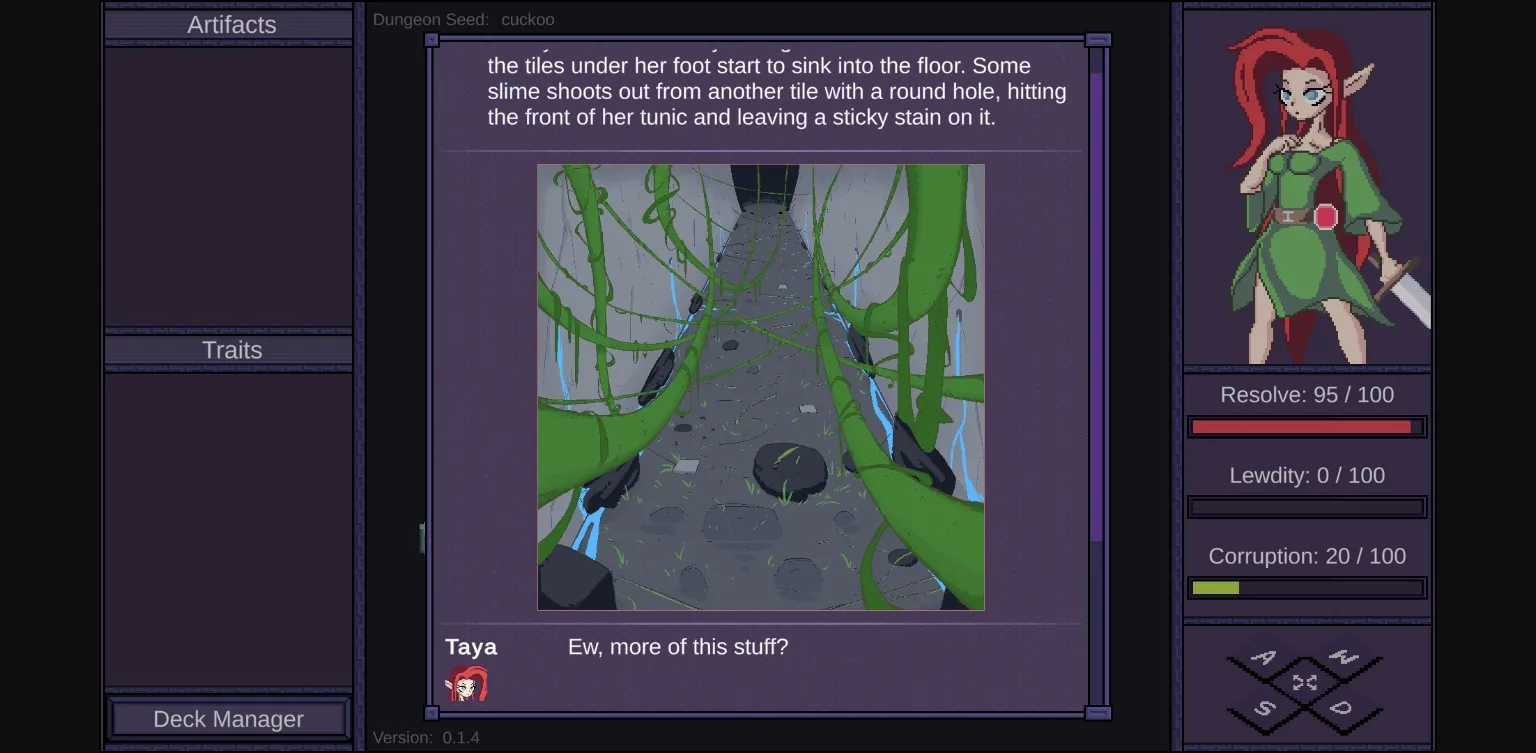Open the Deck Manager
This screenshot has width=1536, height=753.
[229, 719]
